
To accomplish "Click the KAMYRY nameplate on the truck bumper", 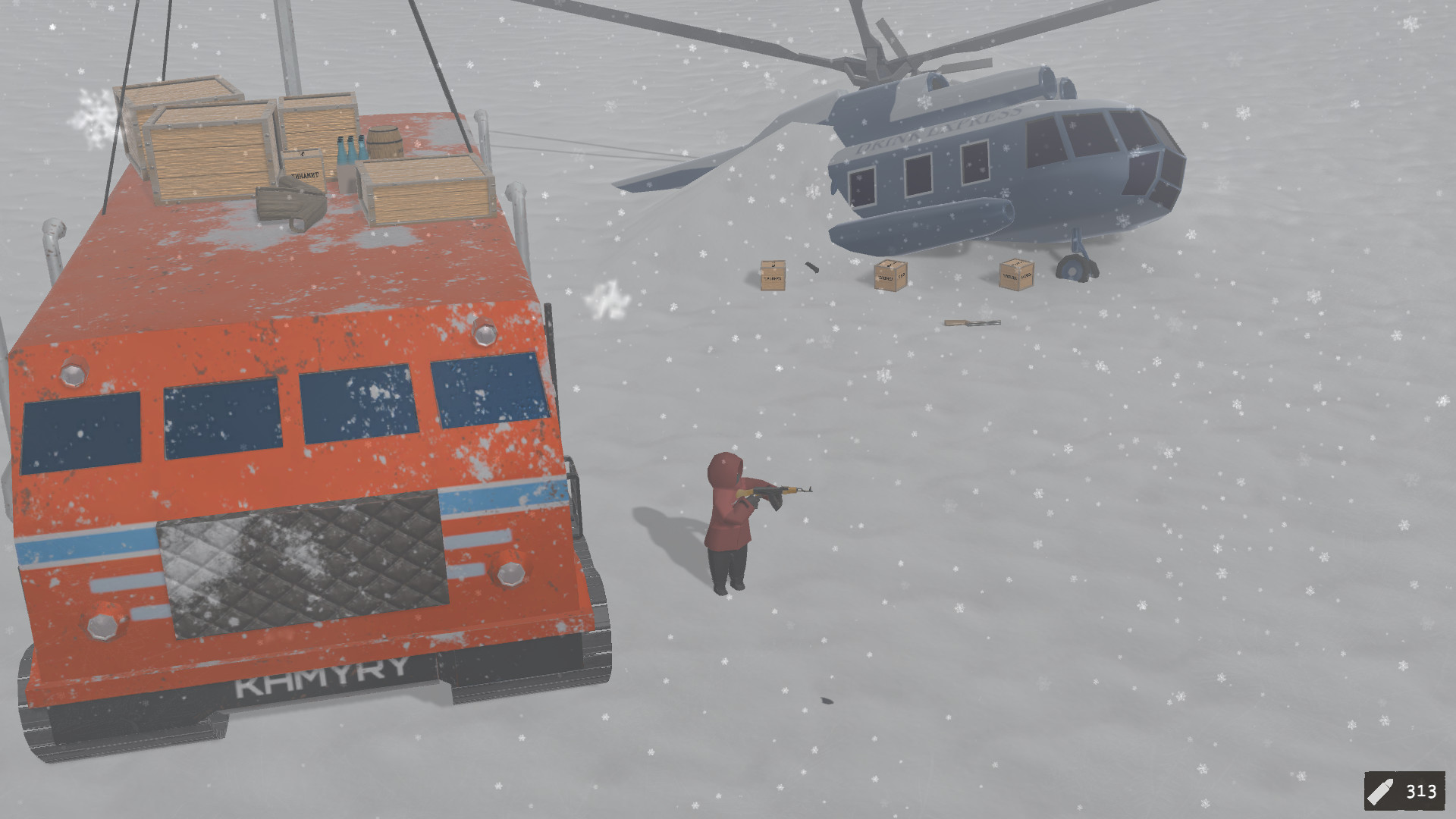I will [x=318, y=675].
